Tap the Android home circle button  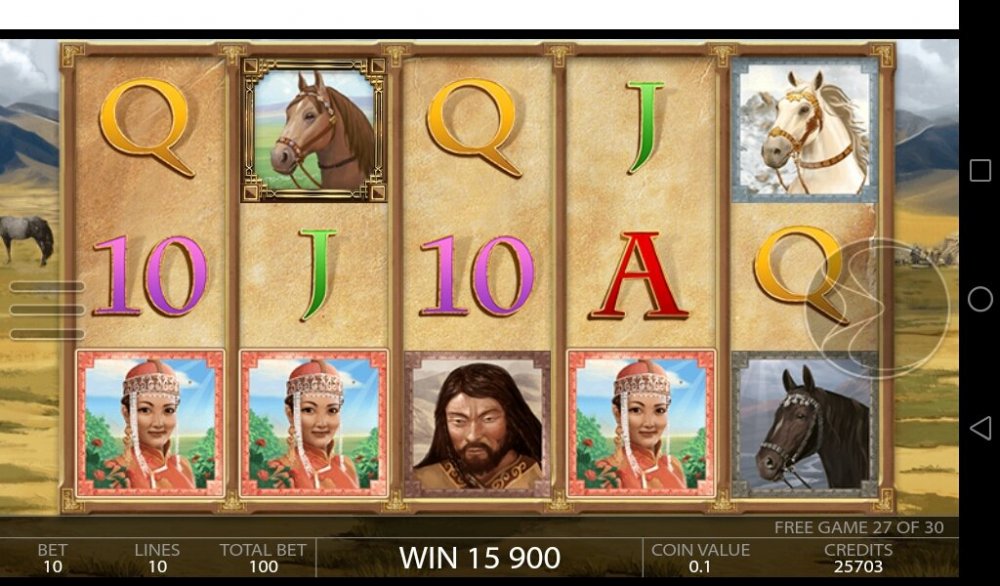click(x=980, y=299)
